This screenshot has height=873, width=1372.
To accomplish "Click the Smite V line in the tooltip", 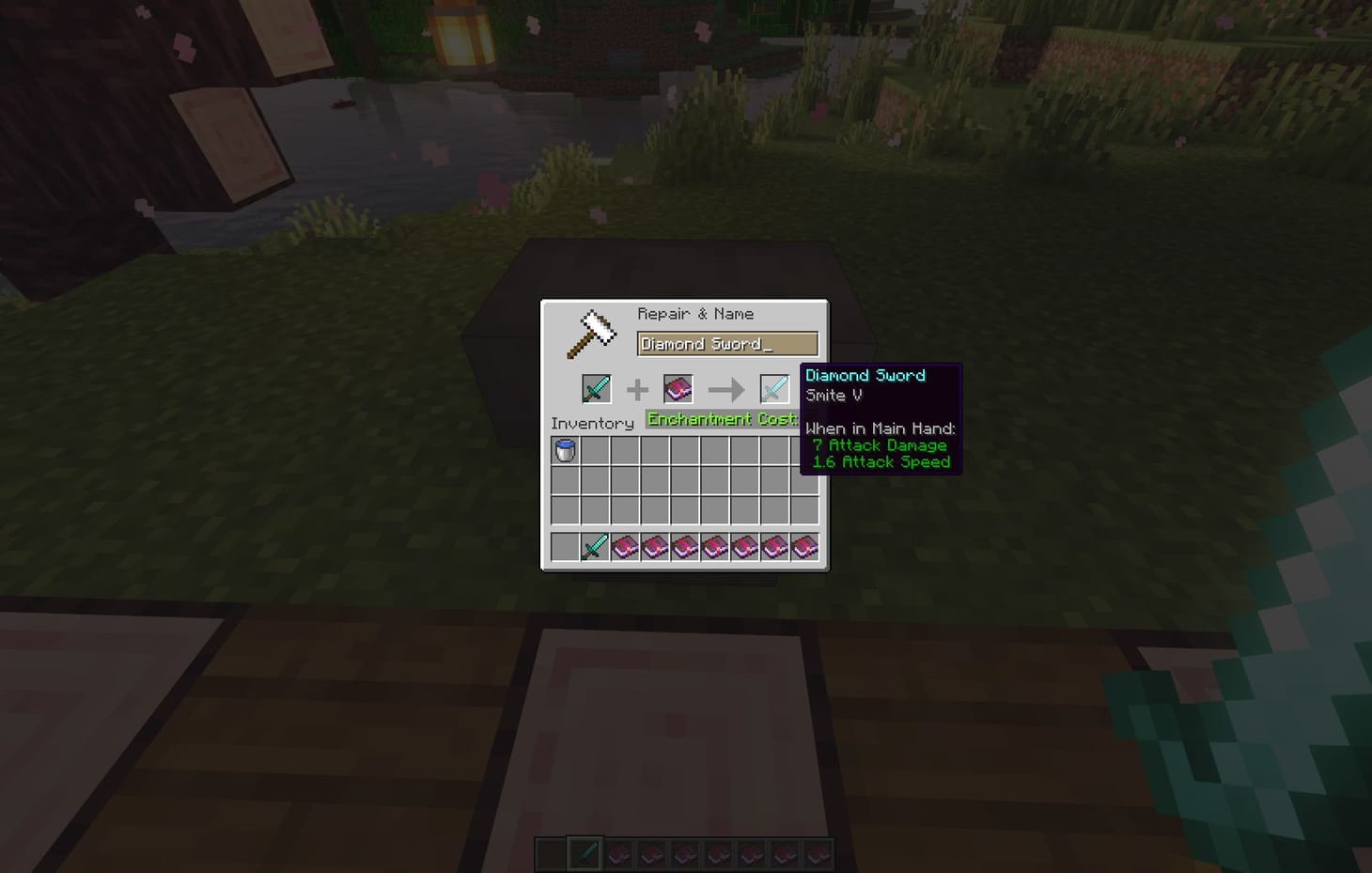I will pos(833,396).
